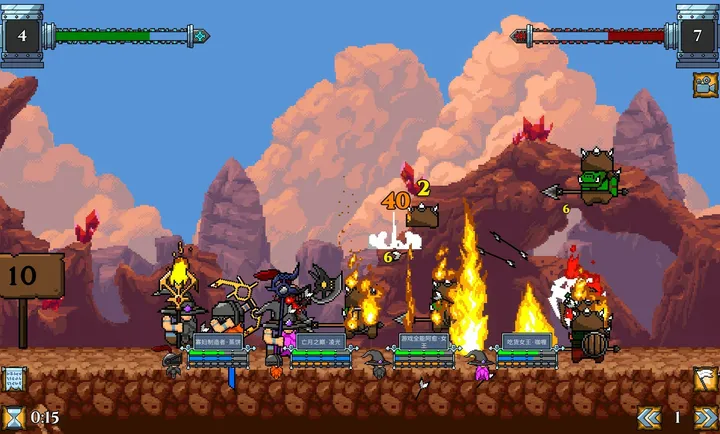Decrease battle speed with left arrows
Screen dimensions: 720x434
(x=649, y=417)
